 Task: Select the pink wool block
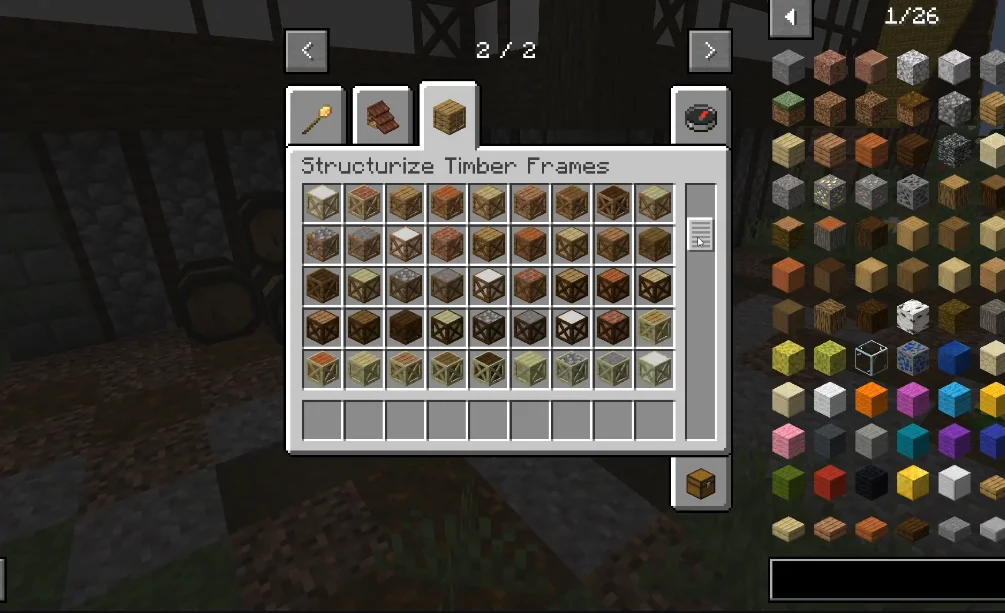click(x=788, y=441)
